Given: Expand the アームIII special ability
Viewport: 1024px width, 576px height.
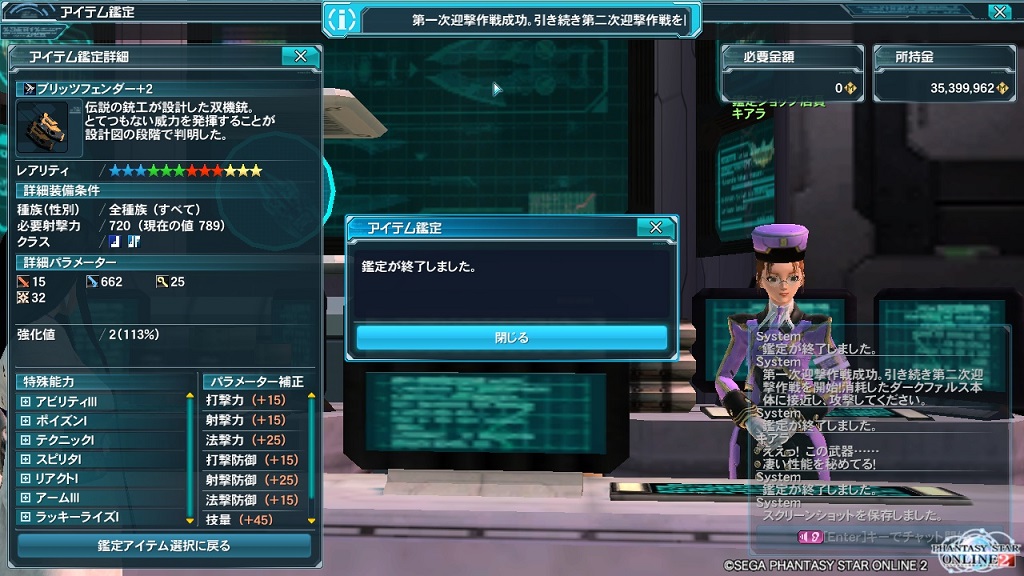Looking at the screenshot, I should [26, 498].
